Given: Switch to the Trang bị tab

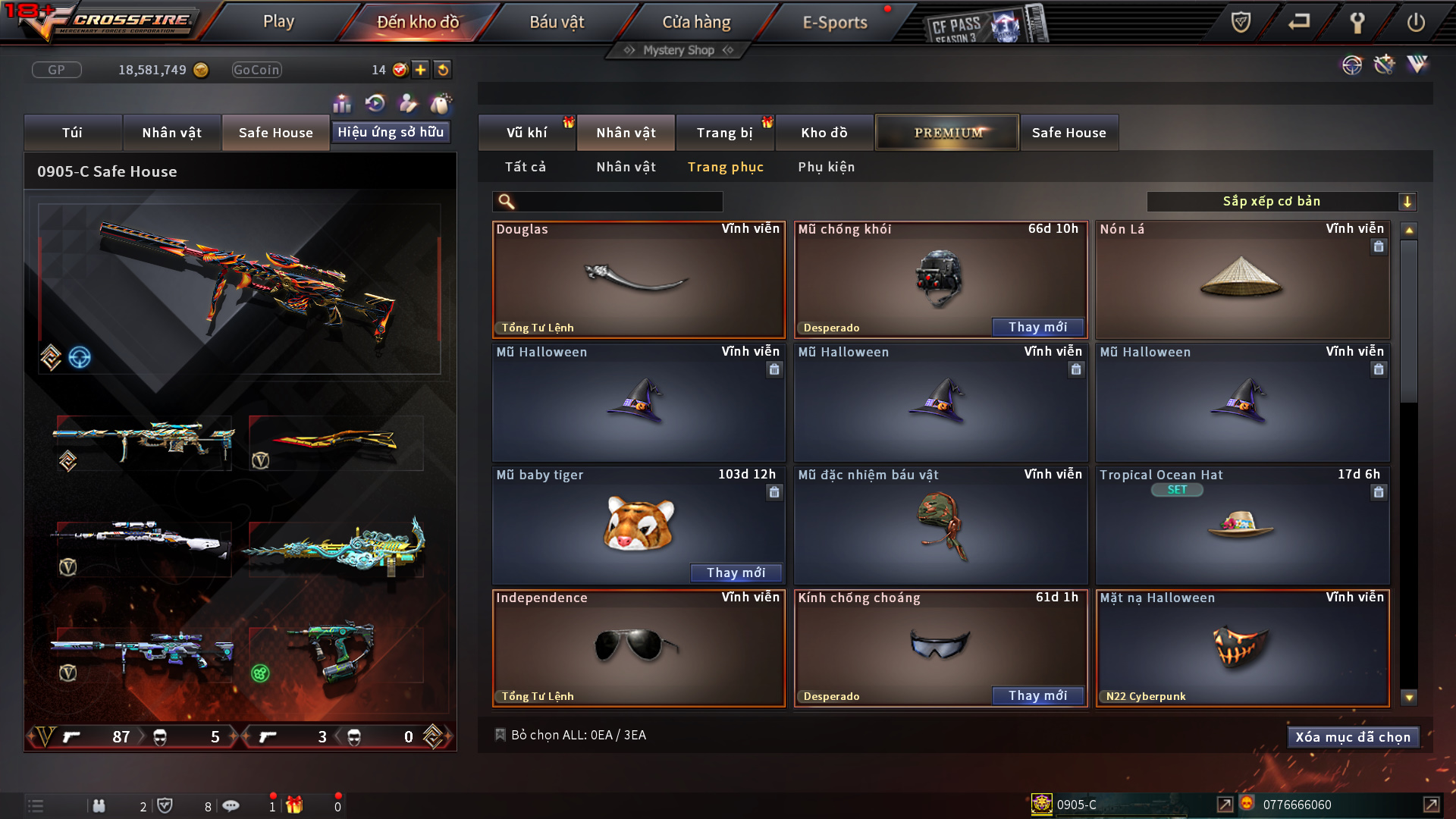Looking at the screenshot, I should pyautogui.click(x=725, y=133).
